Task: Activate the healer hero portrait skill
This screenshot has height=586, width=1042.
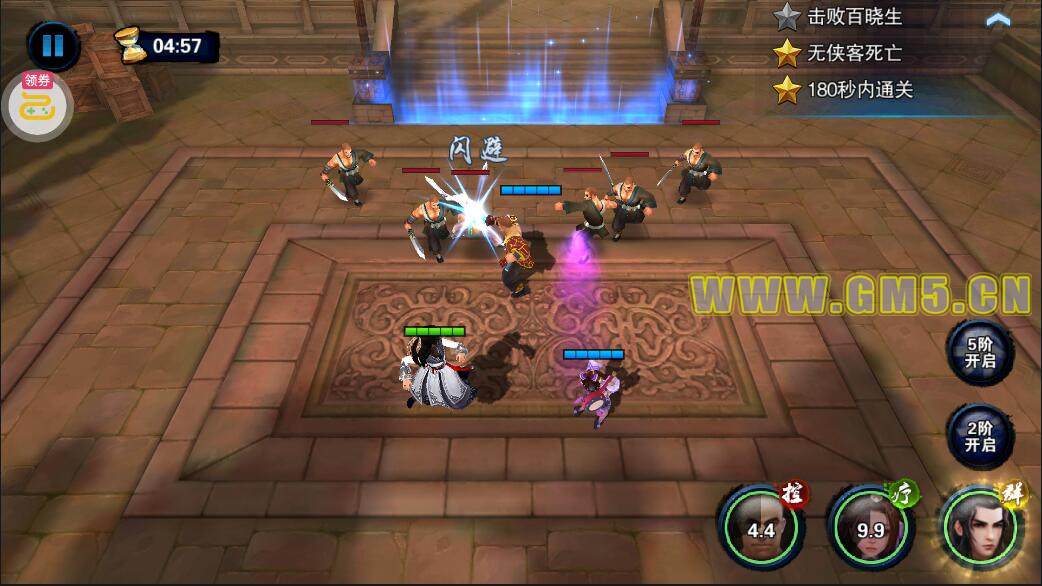Action: click(870, 525)
